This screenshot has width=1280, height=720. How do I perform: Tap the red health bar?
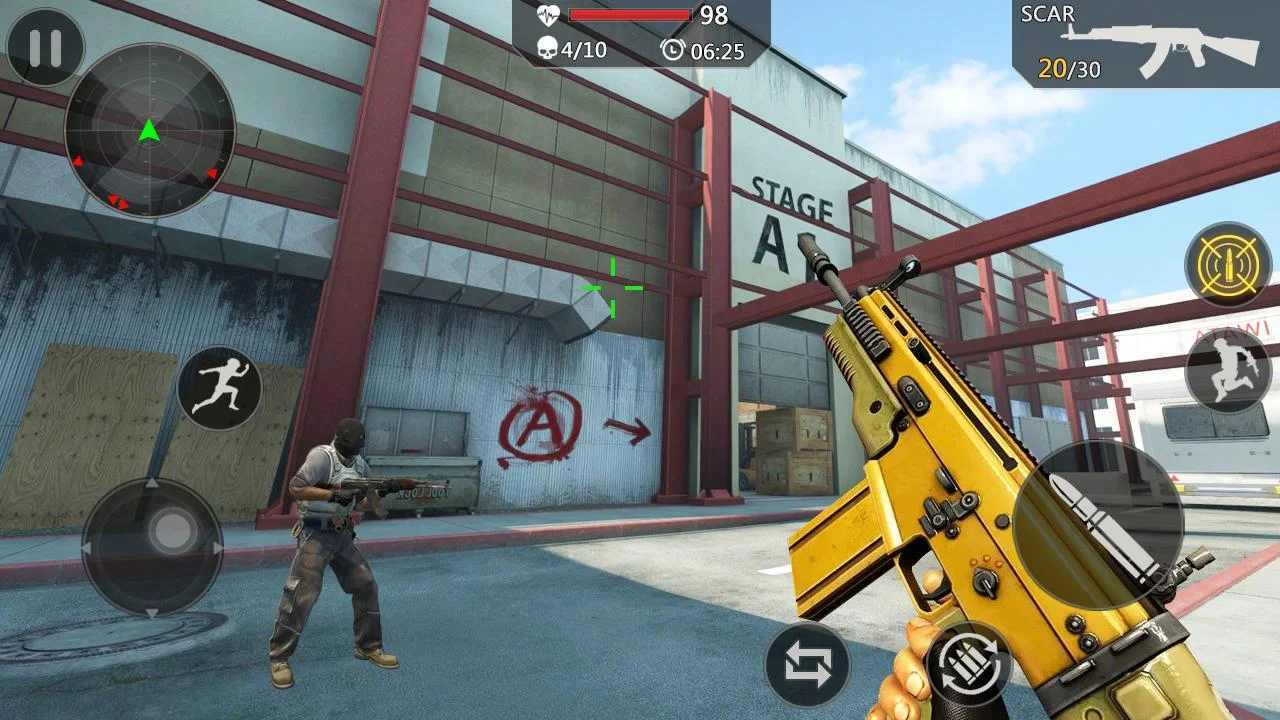tap(630, 14)
